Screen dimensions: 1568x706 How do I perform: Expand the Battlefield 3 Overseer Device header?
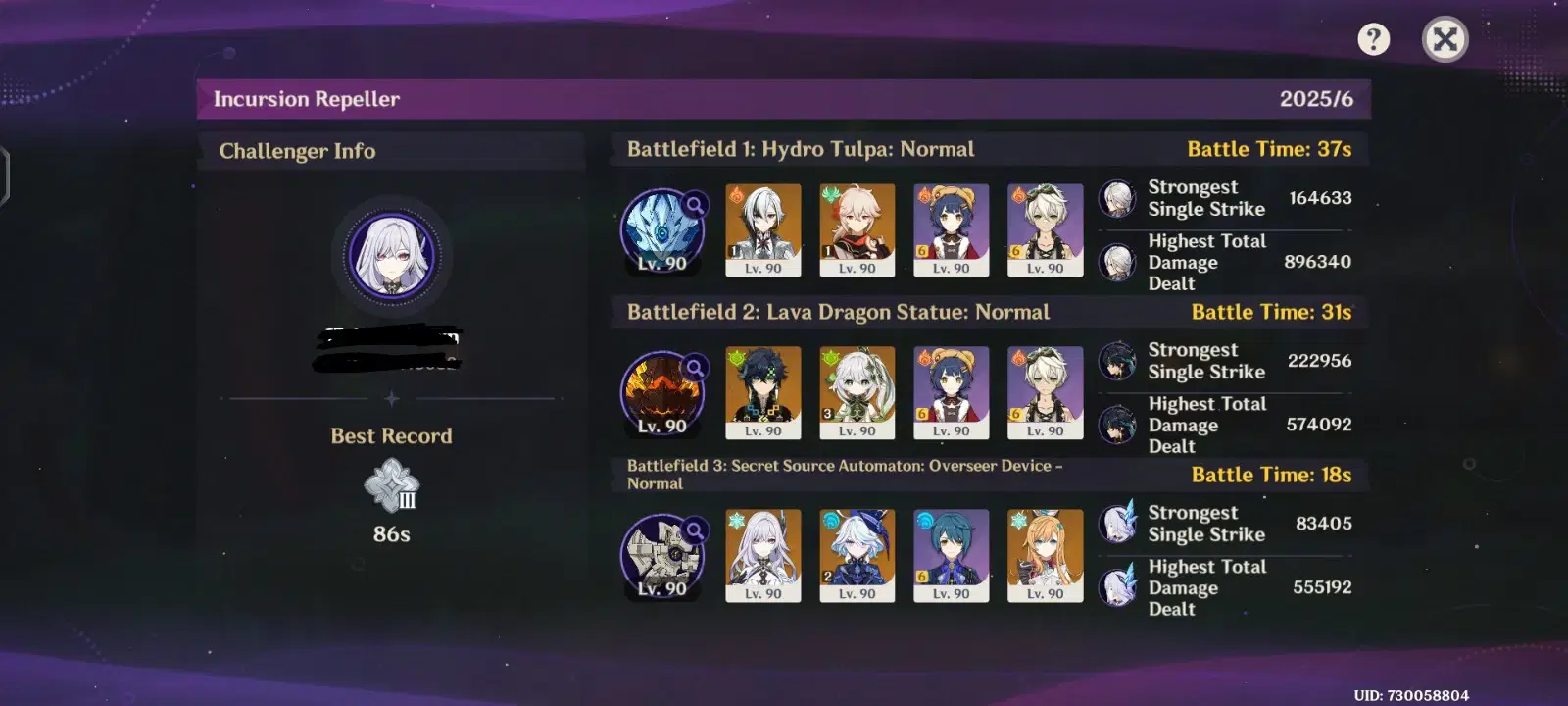tap(845, 475)
